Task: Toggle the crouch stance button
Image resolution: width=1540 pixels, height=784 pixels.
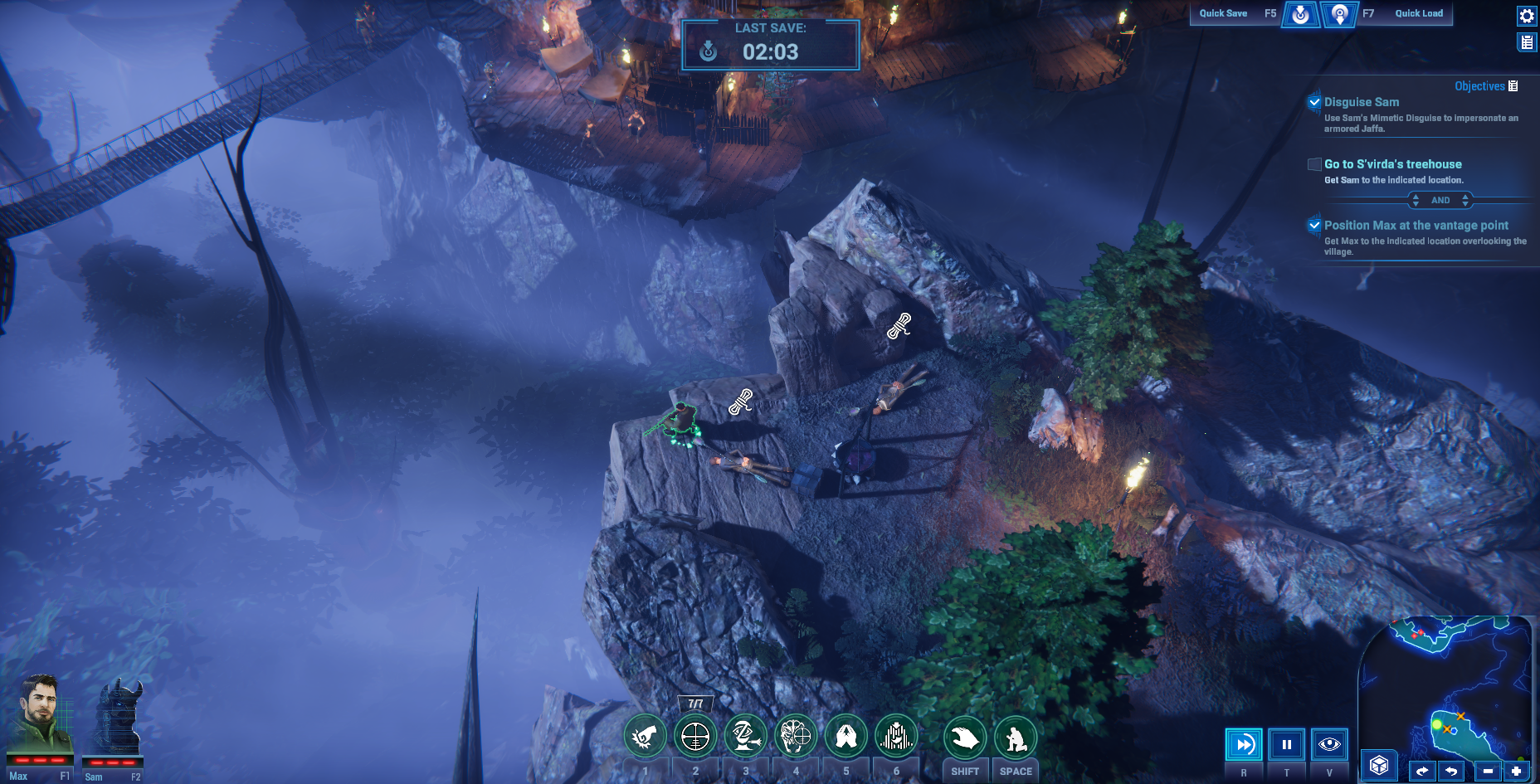Action: coord(1016,738)
